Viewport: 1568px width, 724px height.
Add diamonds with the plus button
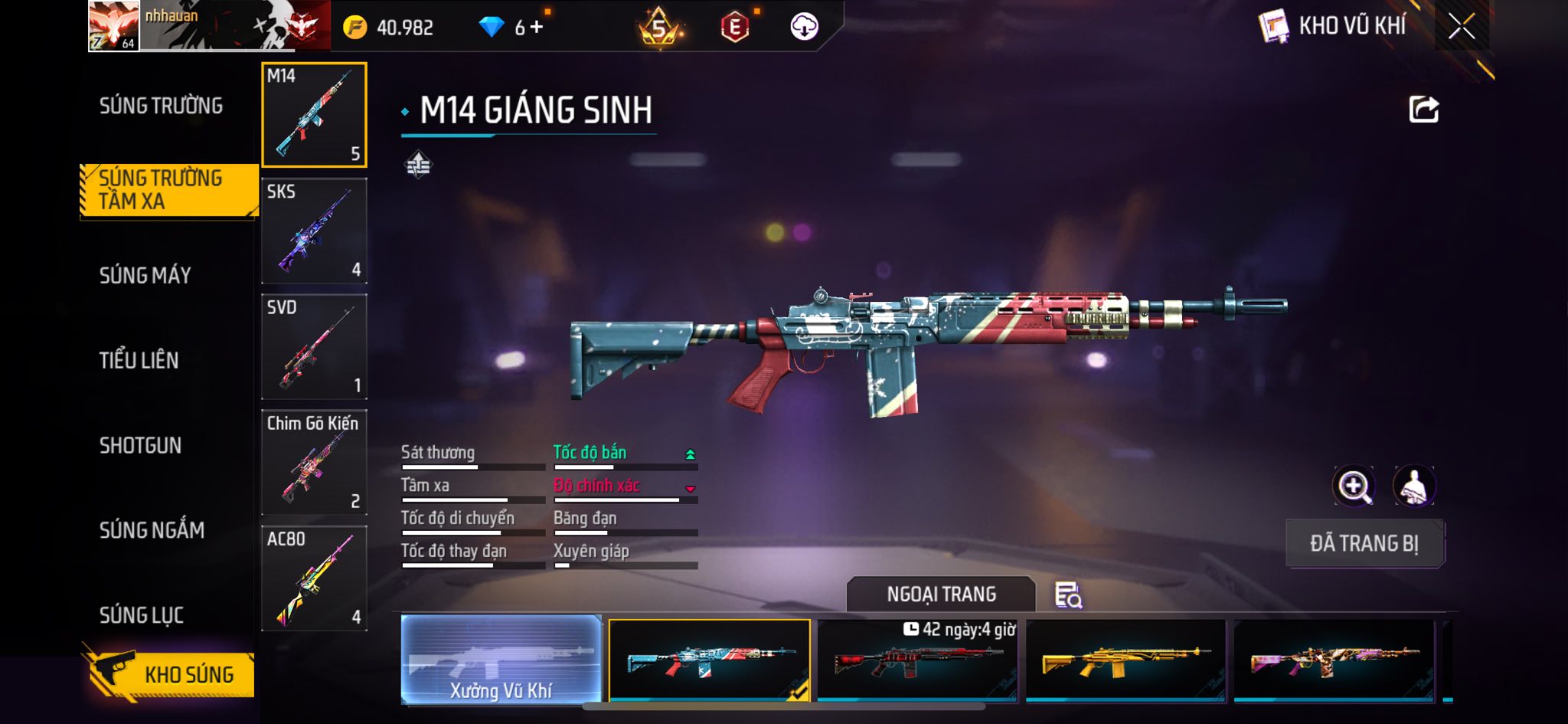[536, 27]
